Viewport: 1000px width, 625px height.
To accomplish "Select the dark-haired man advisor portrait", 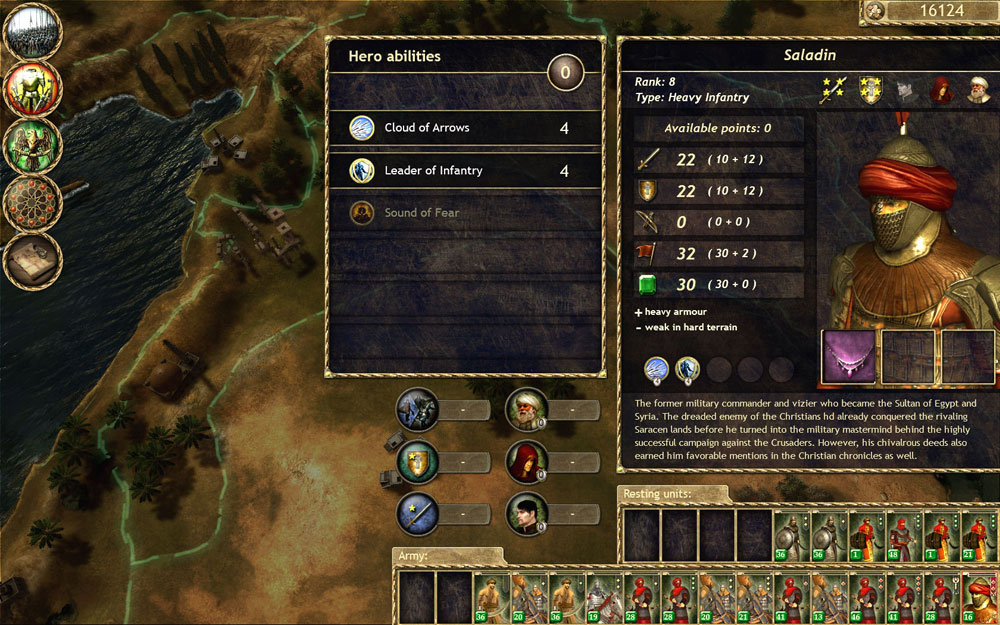I will click(524, 514).
